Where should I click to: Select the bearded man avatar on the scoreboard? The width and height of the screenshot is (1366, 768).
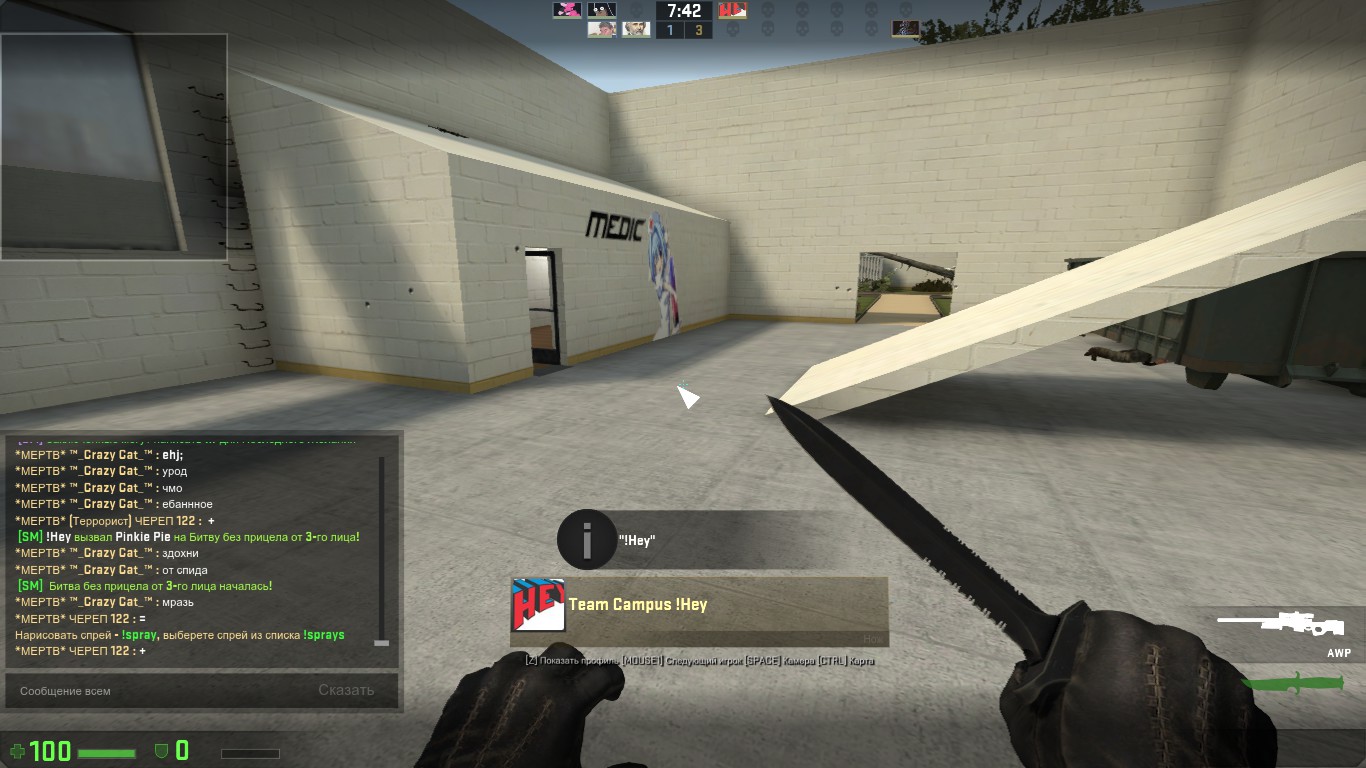tap(636, 29)
